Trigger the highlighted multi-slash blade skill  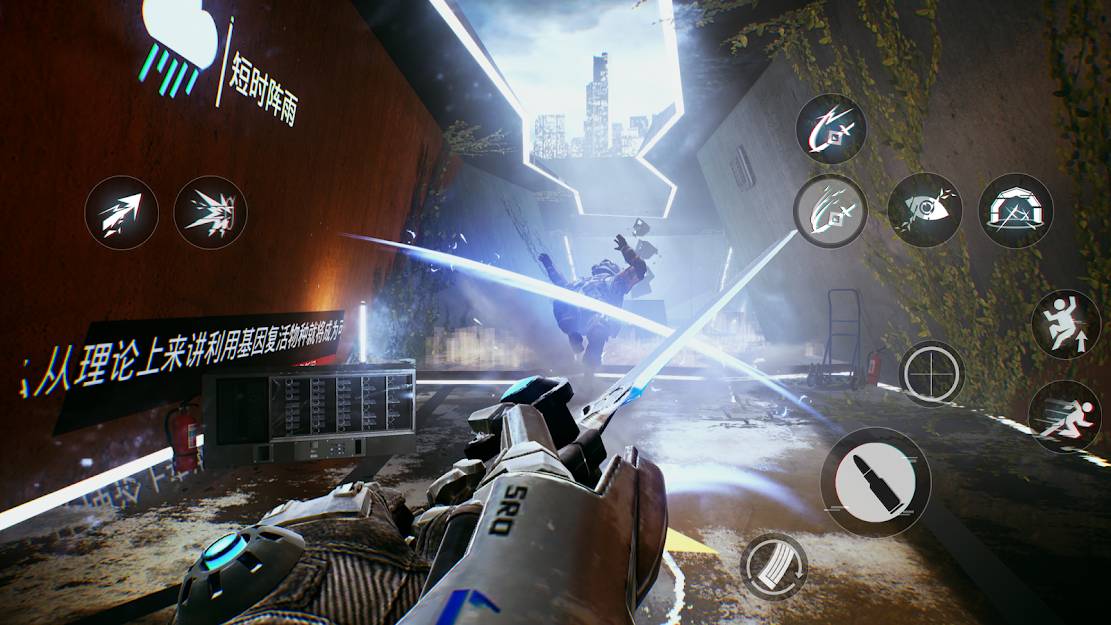(831, 211)
